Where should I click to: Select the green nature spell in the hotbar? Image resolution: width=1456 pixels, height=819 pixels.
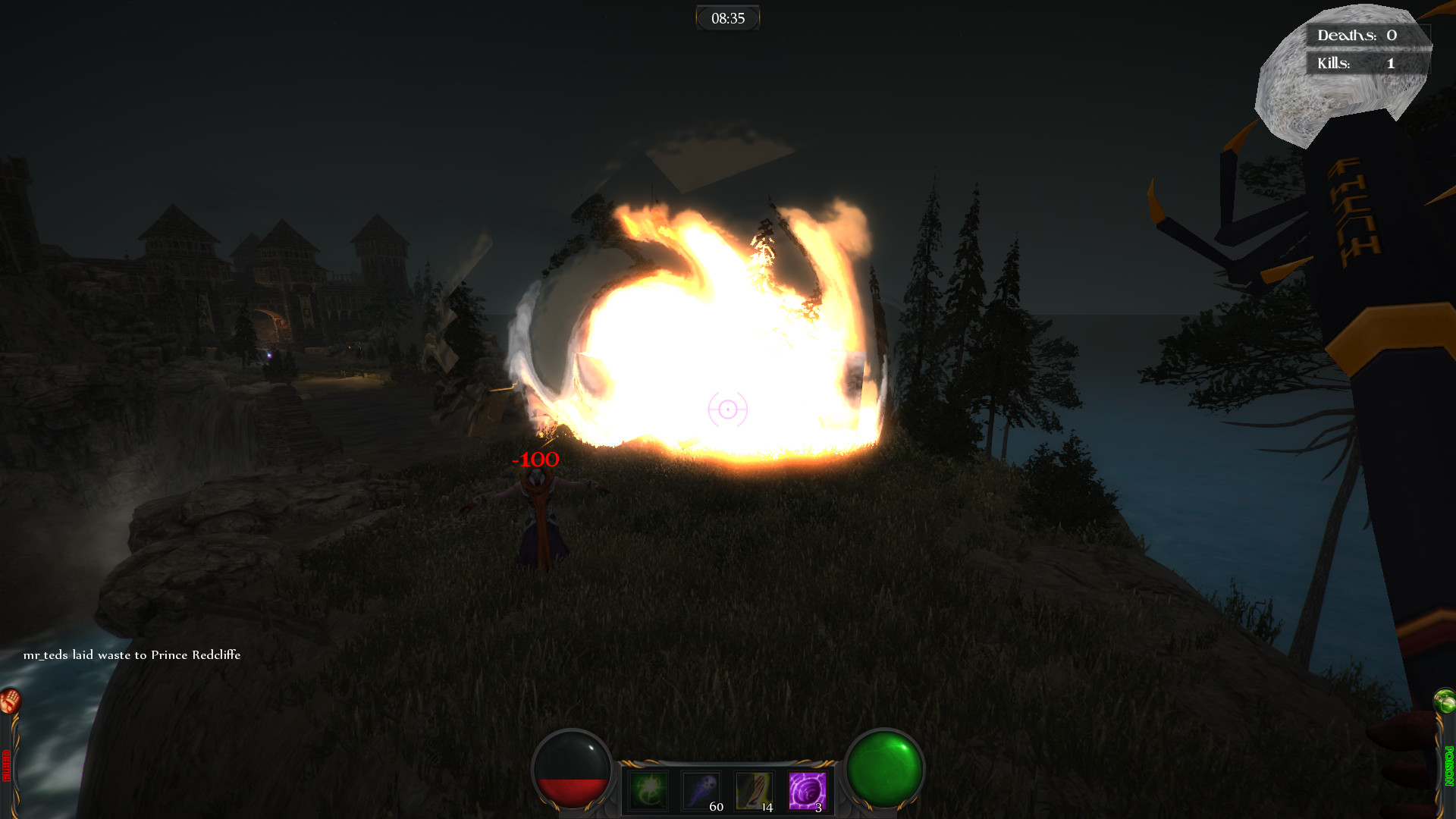tap(647, 791)
